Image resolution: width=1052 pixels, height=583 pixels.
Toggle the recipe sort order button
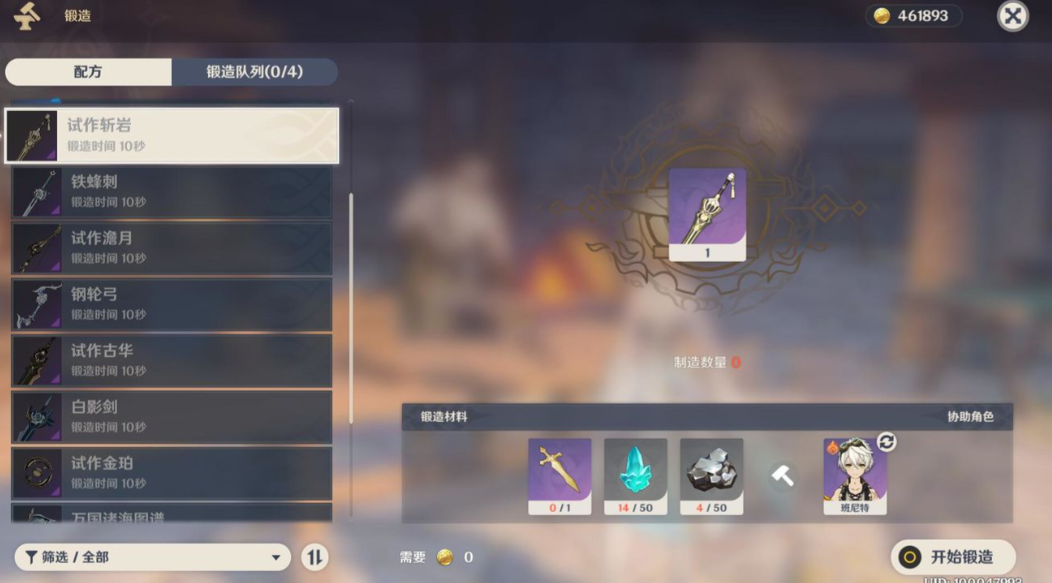pos(314,557)
